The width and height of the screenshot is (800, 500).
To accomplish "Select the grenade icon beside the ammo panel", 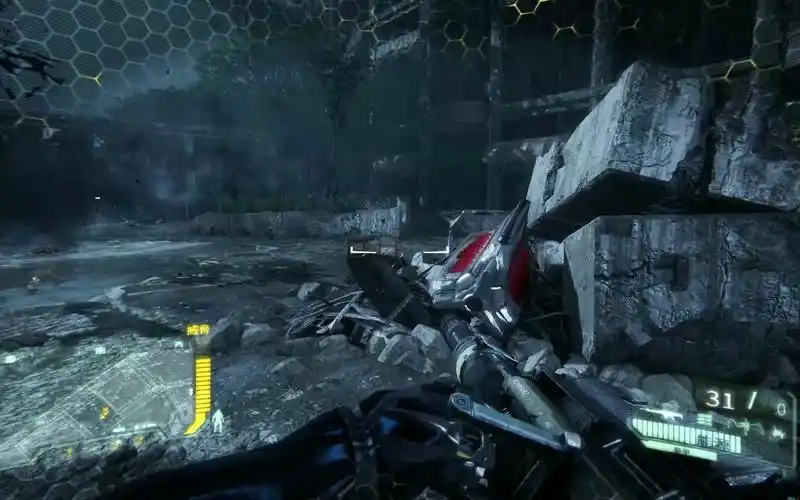I will click(x=775, y=433).
